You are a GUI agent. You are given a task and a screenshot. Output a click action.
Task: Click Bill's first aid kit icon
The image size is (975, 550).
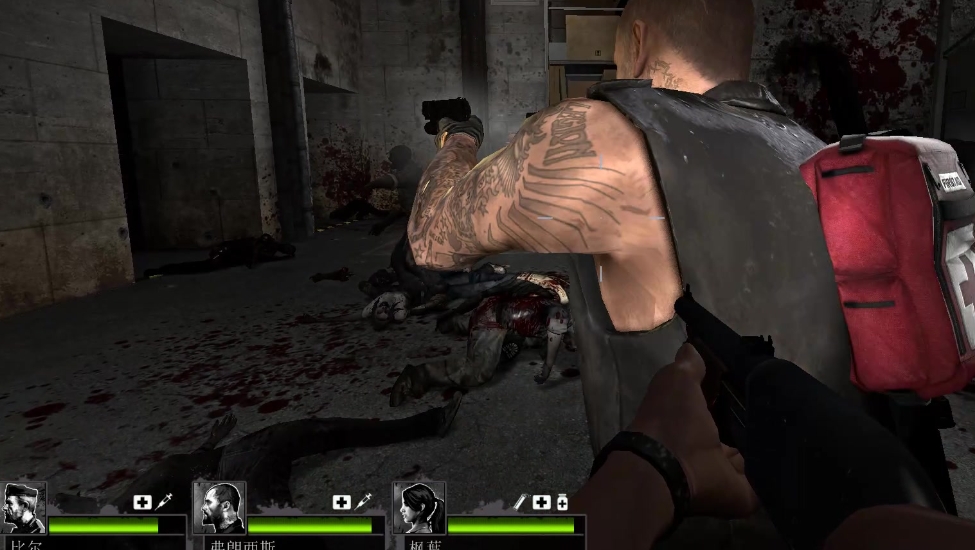pos(142,502)
